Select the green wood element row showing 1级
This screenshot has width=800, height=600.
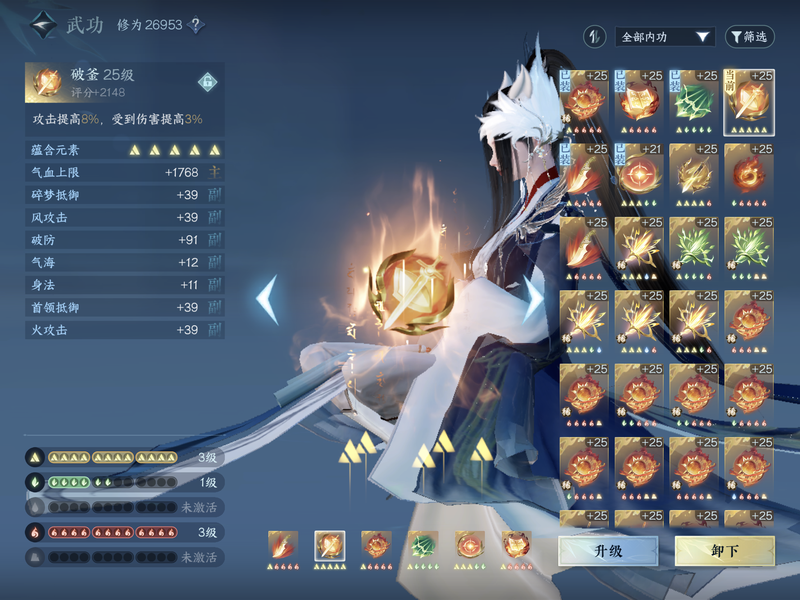coord(124,481)
